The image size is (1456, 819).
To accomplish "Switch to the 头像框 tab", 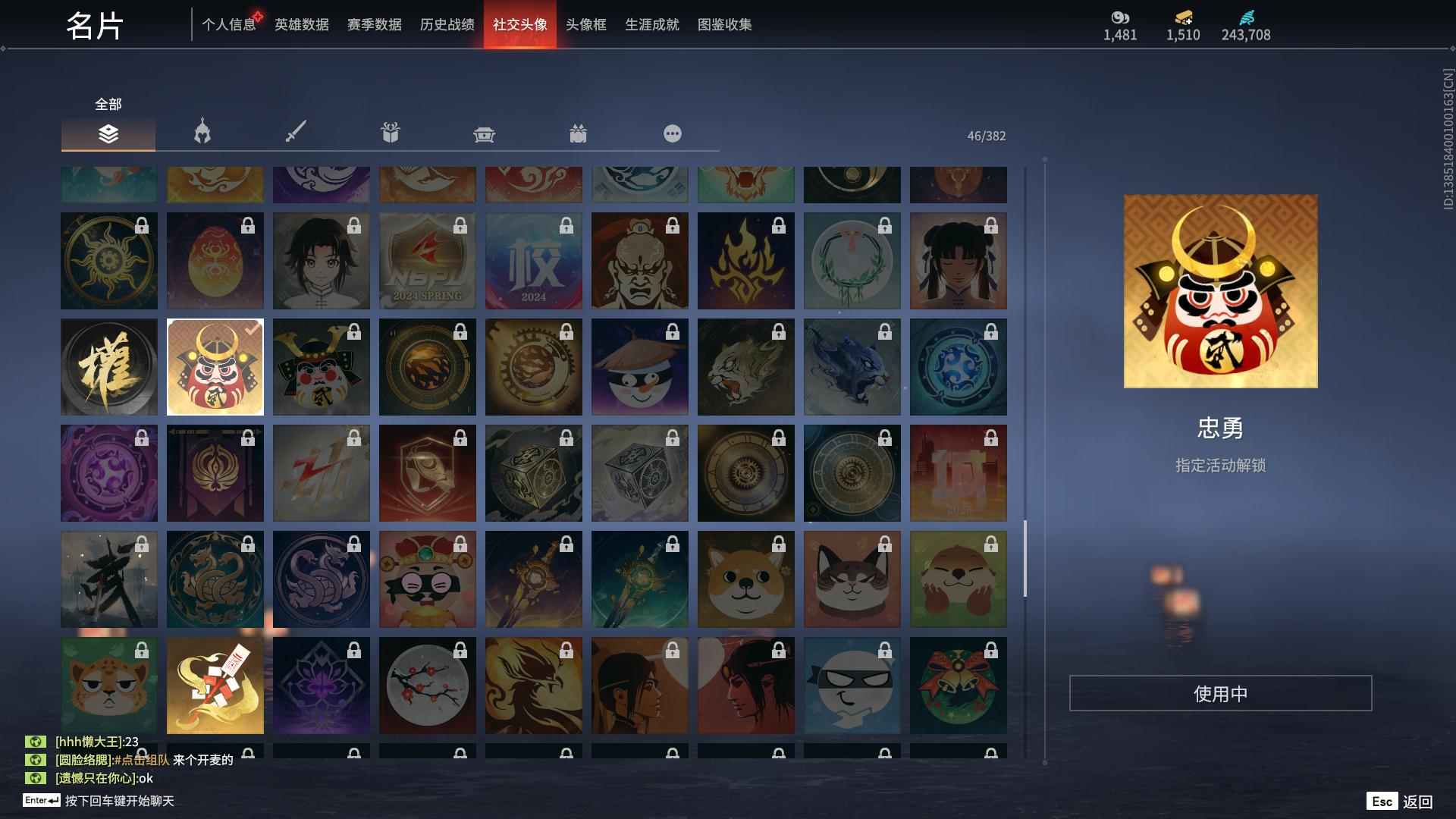I will (585, 24).
